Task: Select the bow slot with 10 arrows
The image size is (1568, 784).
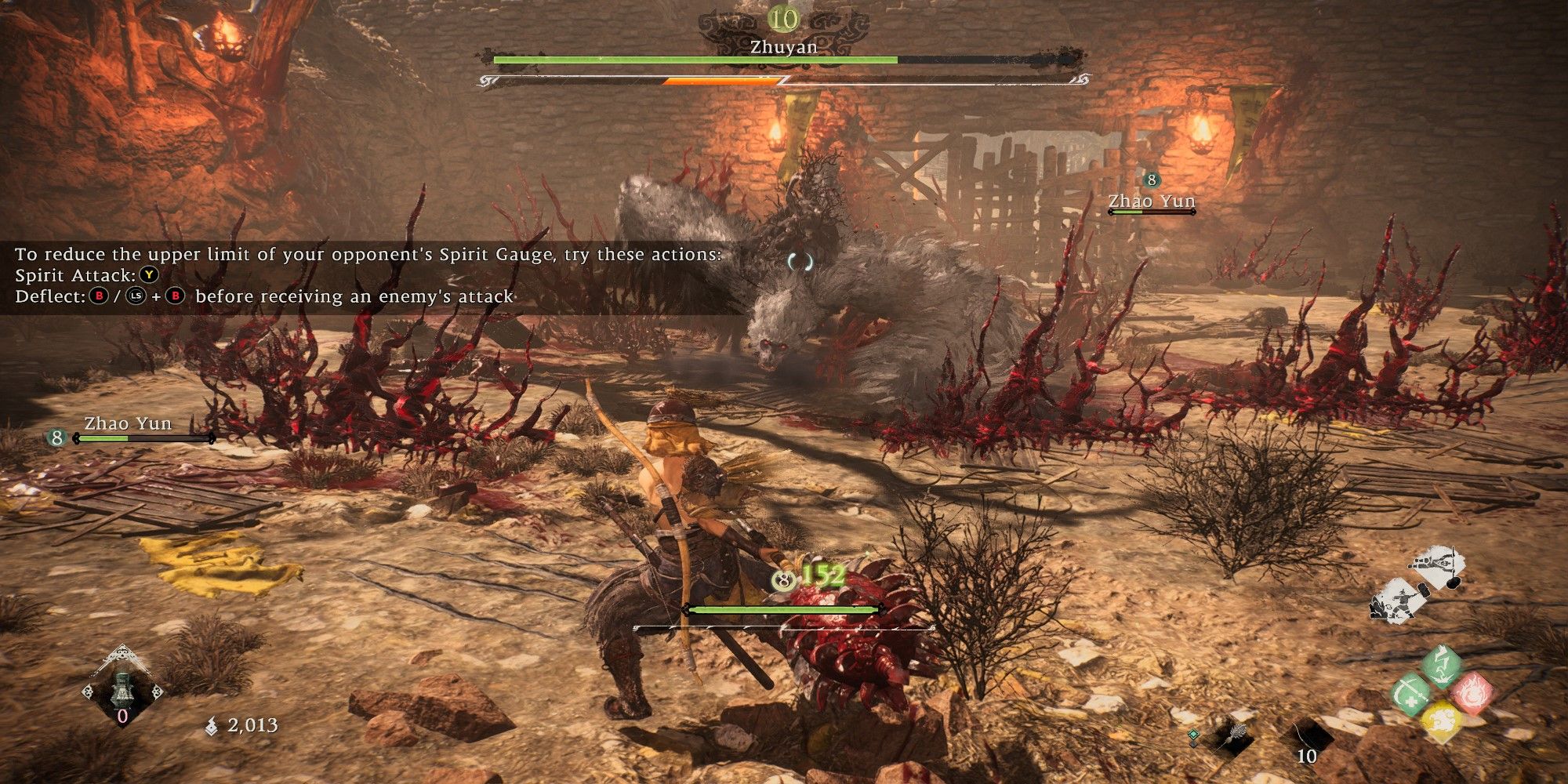Action: coord(1306,739)
